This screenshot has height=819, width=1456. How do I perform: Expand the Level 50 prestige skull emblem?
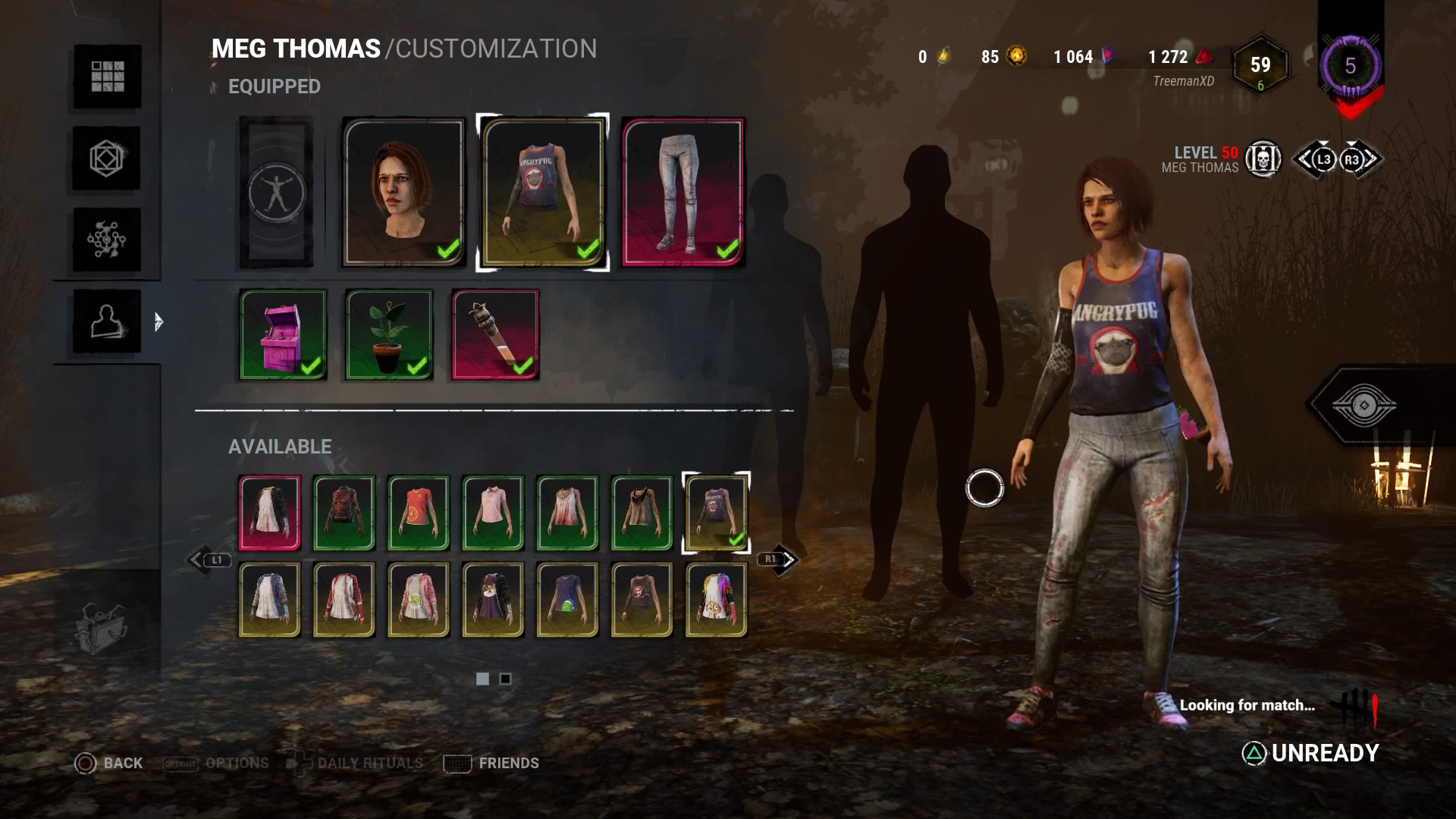(x=1265, y=159)
